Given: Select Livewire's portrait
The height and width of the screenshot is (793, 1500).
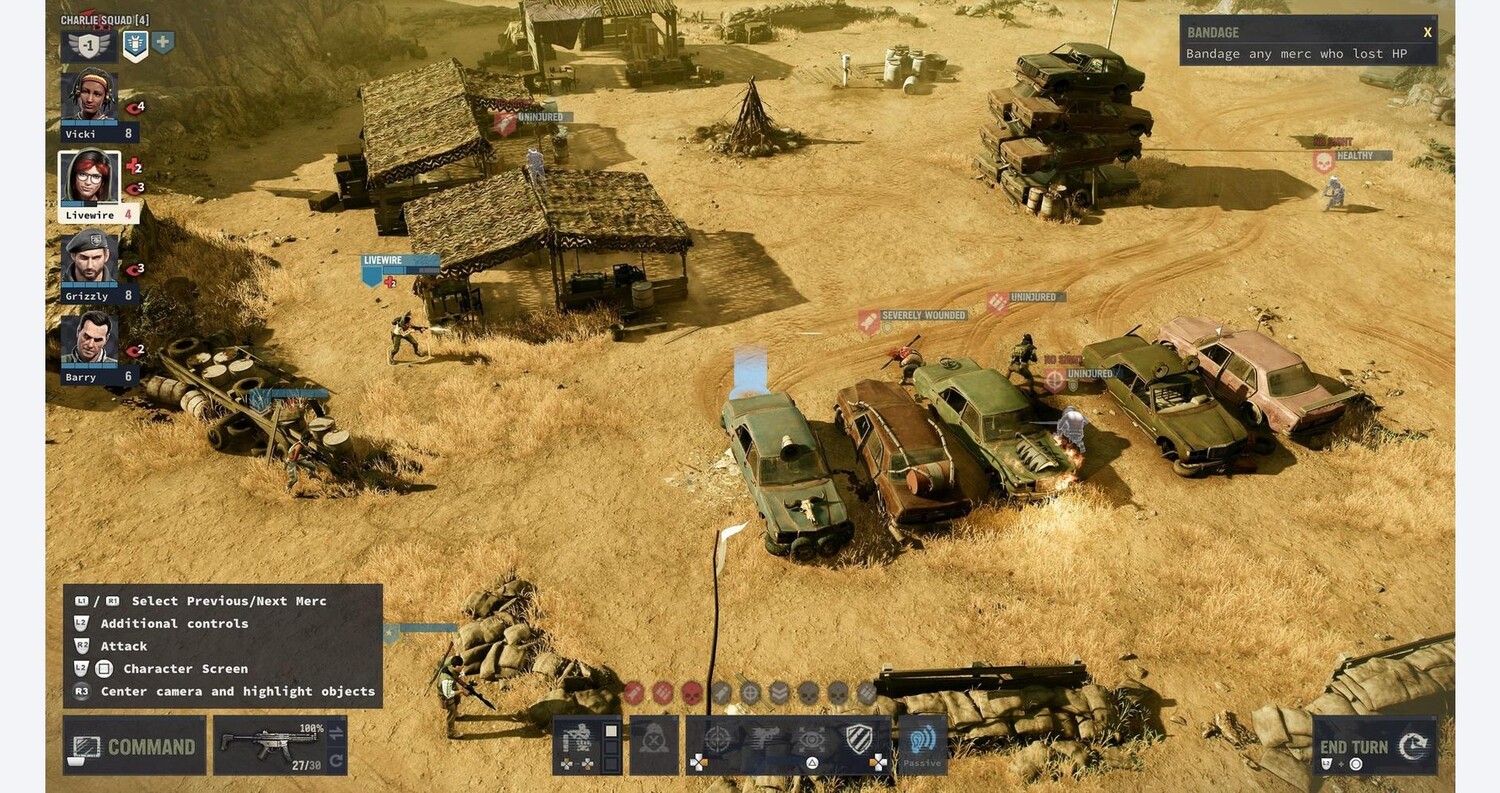Looking at the screenshot, I should [x=90, y=179].
